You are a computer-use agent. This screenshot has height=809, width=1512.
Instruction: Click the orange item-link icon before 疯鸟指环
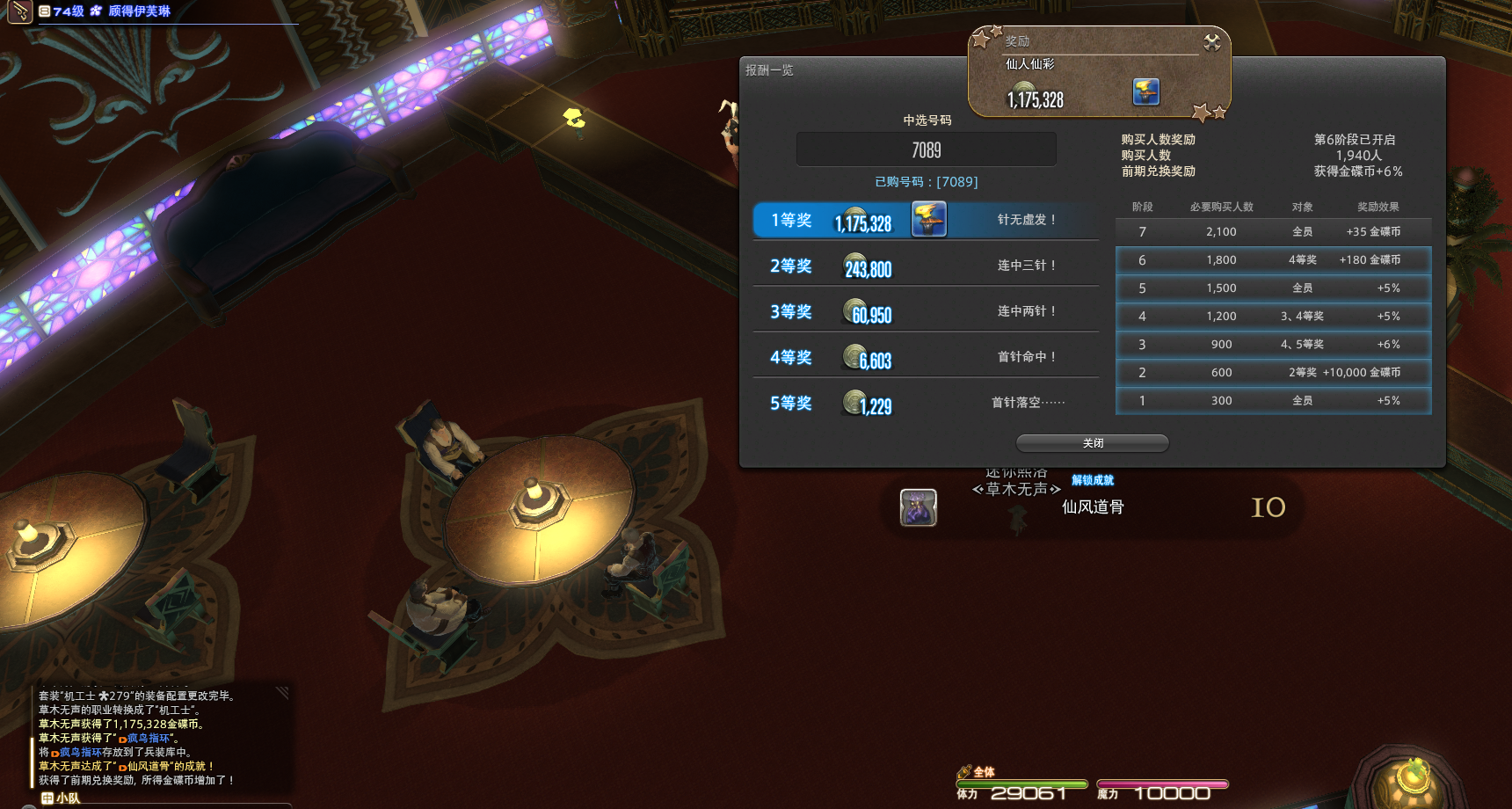point(123,739)
